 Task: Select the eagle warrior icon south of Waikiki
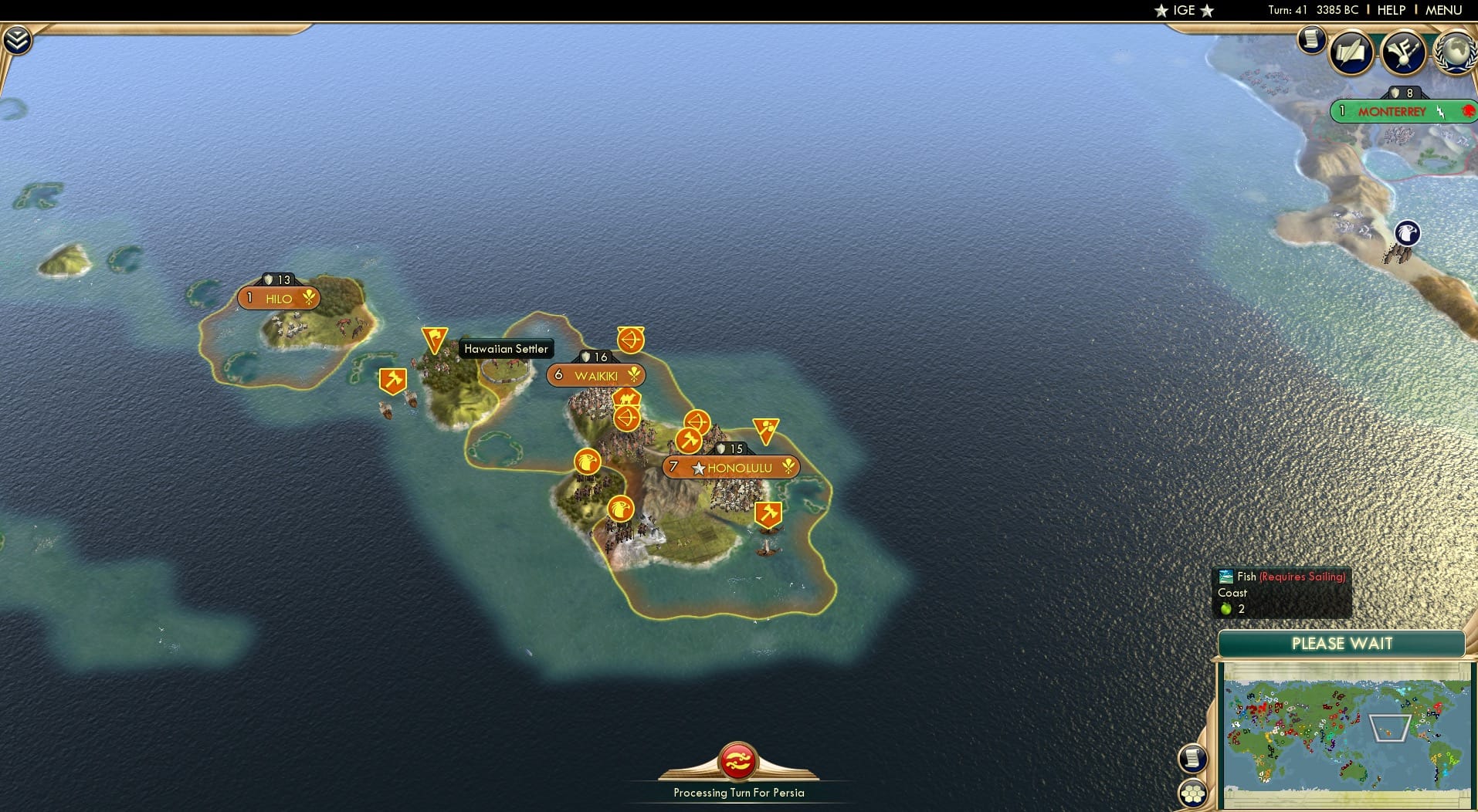[x=588, y=462]
